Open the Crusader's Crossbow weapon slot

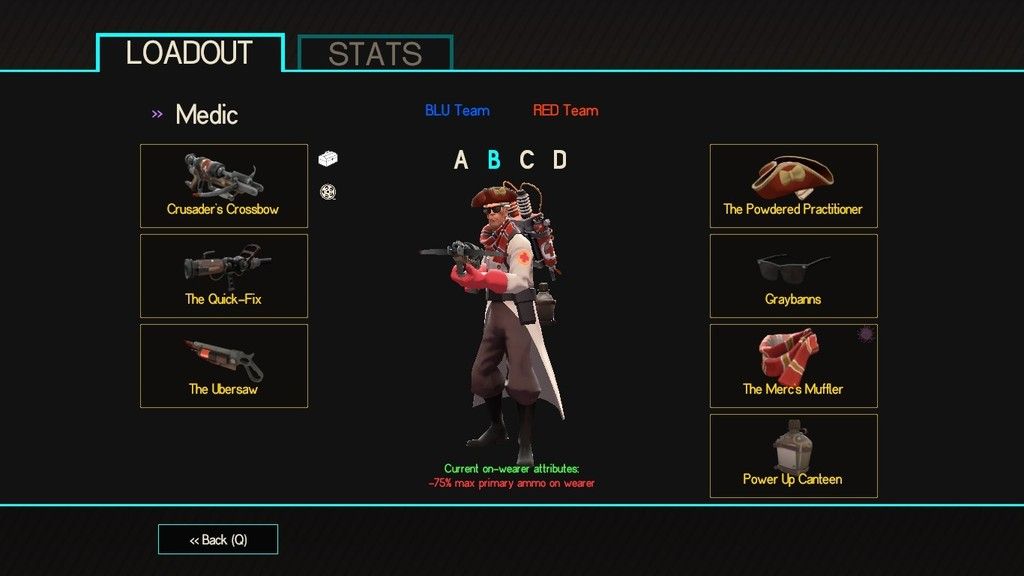coord(224,186)
